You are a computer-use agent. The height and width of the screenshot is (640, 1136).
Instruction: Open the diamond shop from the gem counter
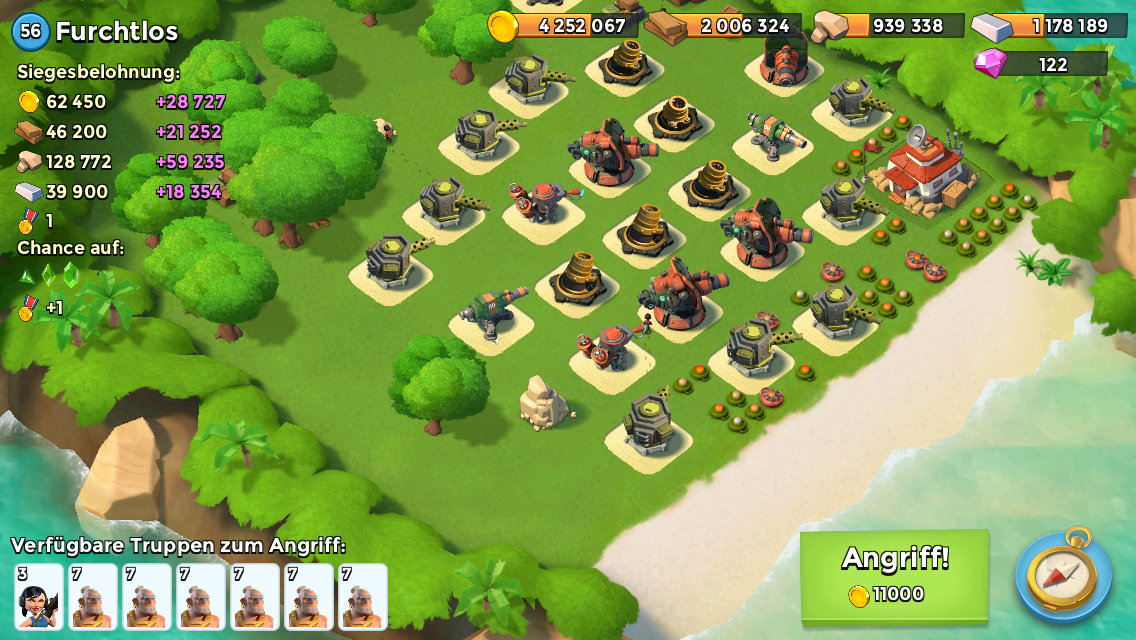coord(1040,64)
